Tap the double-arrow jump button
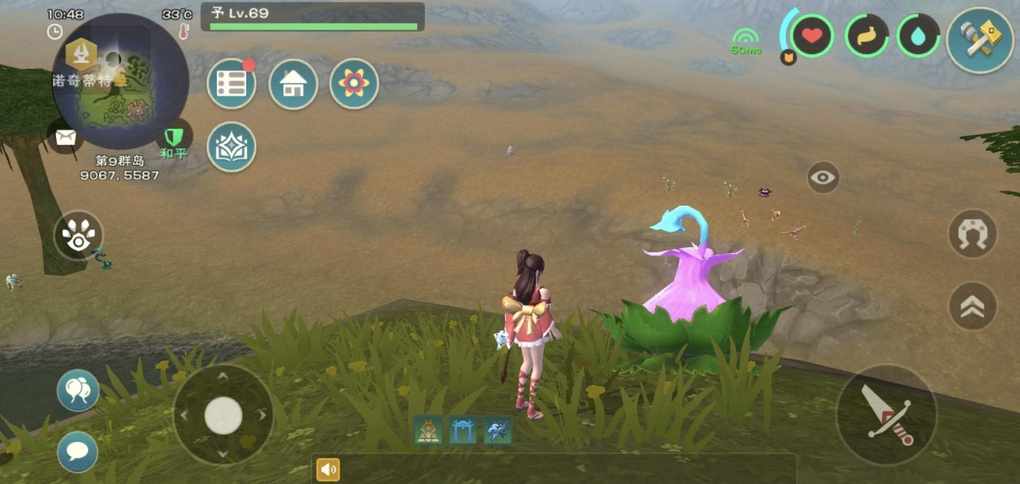Image resolution: width=1020 pixels, height=484 pixels. (972, 306)
